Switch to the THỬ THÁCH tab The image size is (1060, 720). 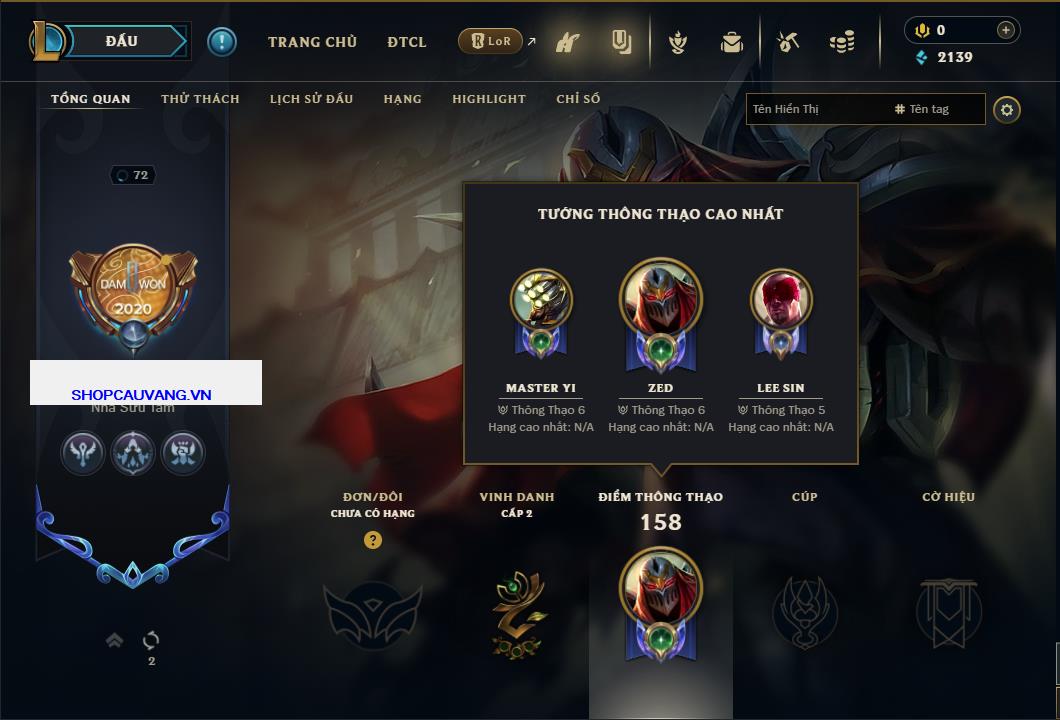200,99
